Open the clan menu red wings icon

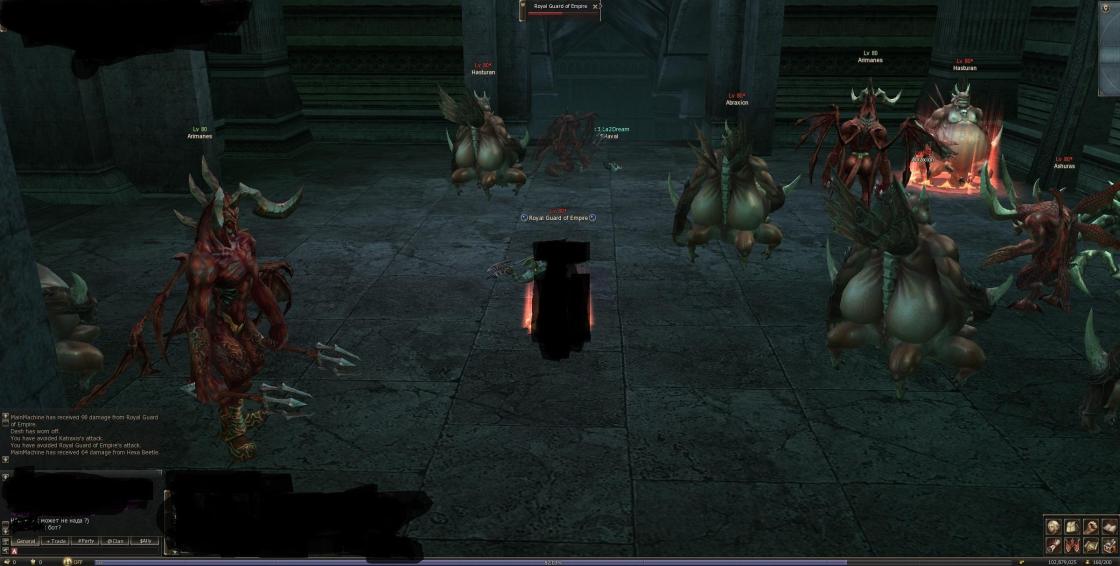pyautogui.click(x=1072, y=545)
